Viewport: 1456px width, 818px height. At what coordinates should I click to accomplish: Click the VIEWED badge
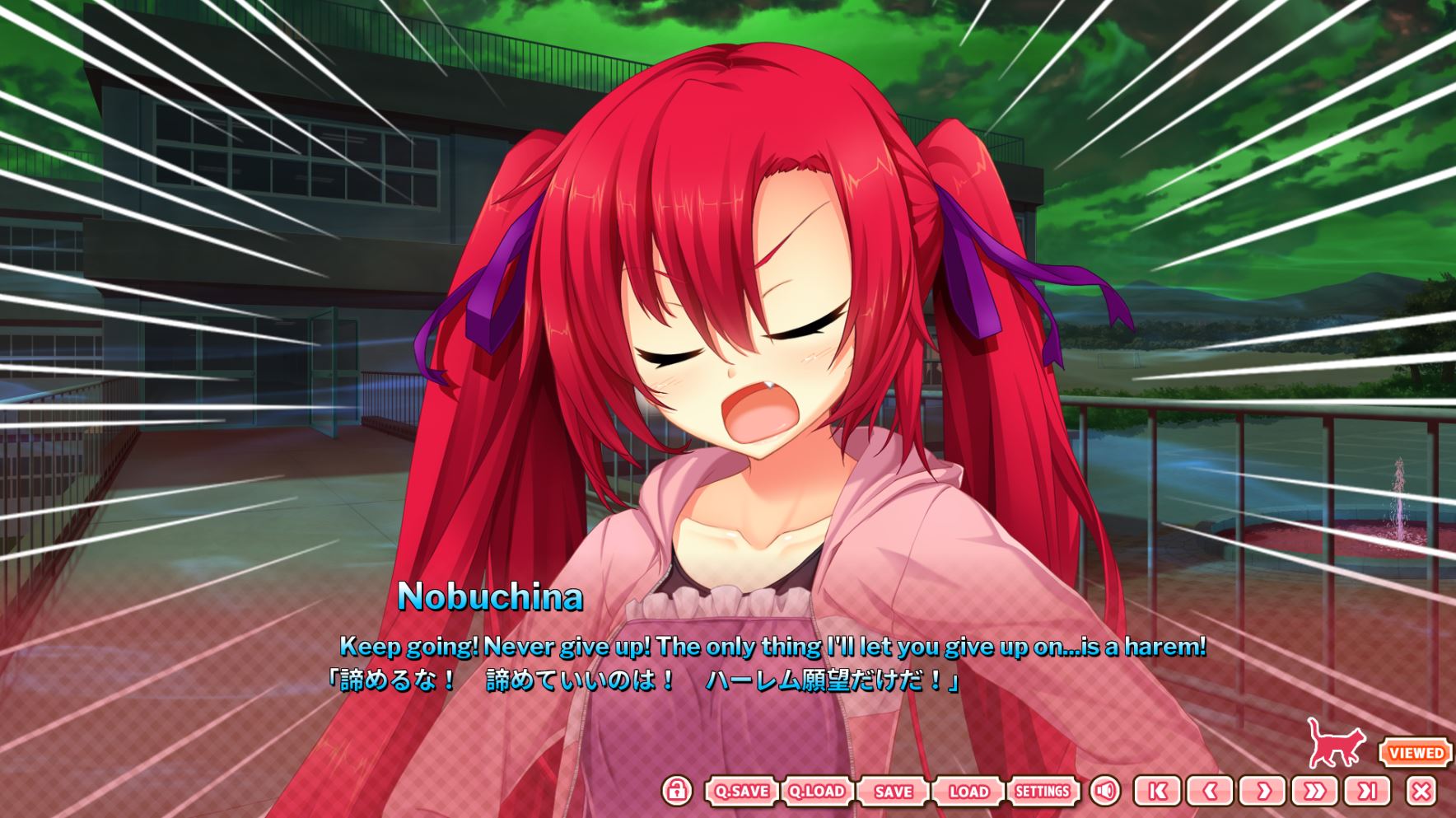tap(1416, 752)
